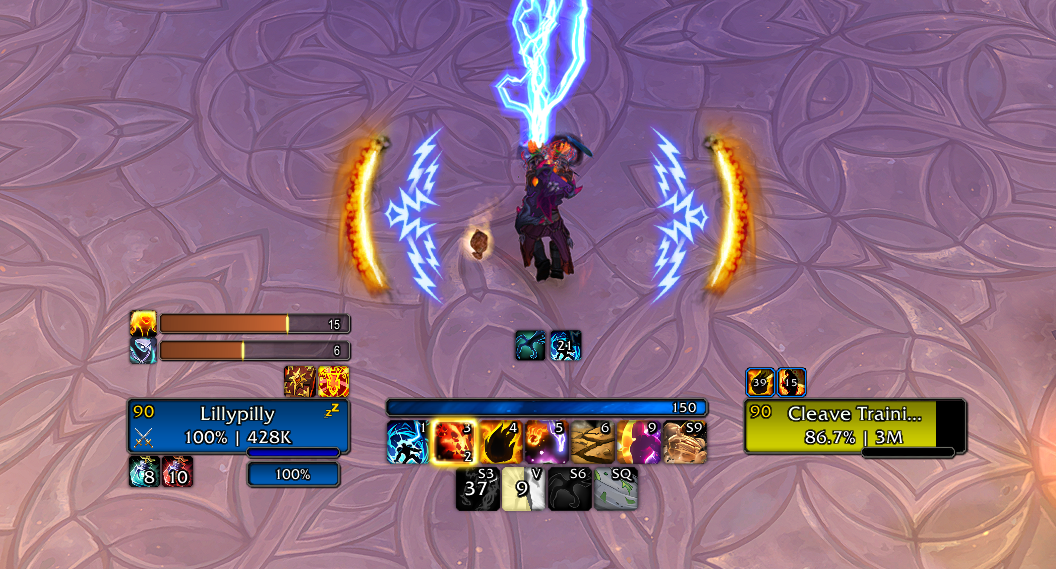Click the teal totem buff showing 8
Viewport: 1056px width, 569px height.
(144, 471)
